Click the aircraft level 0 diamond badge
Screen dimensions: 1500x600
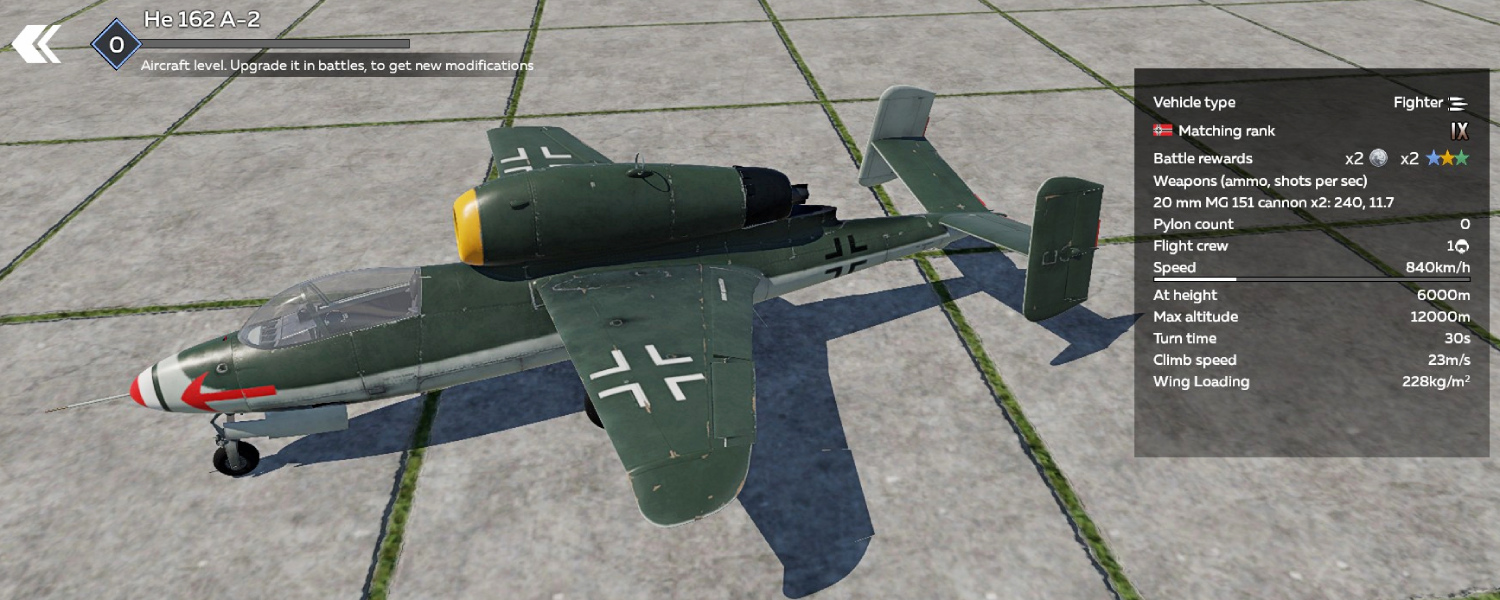[x=116, y=45]
